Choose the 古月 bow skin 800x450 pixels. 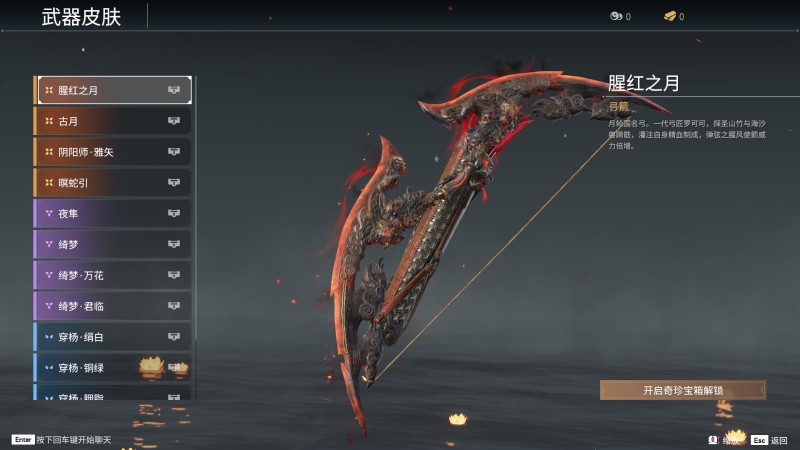pyautogui.click(x=113, y=121)
